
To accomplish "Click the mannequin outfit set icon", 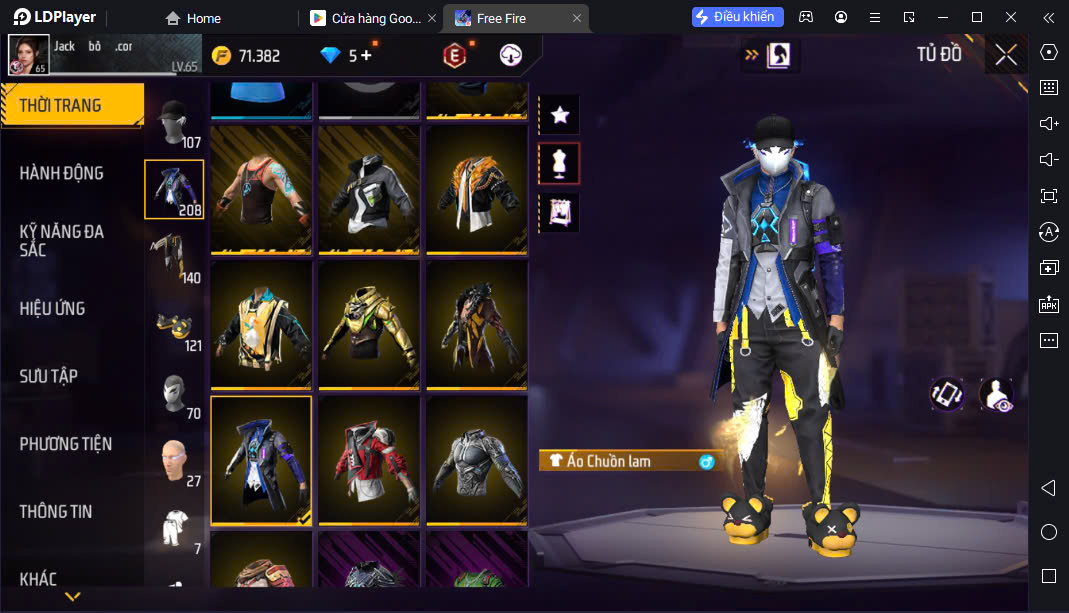I will coord(560,164).
